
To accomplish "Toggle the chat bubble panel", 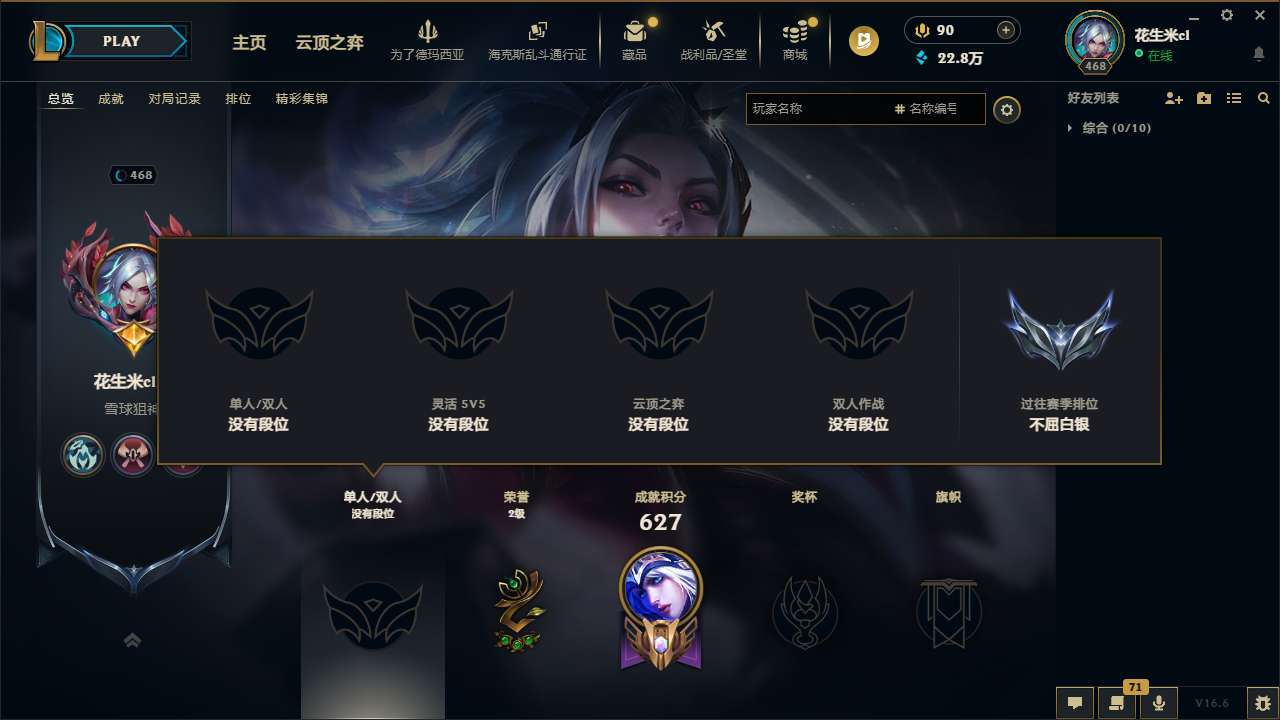I will pos(1075,702).
